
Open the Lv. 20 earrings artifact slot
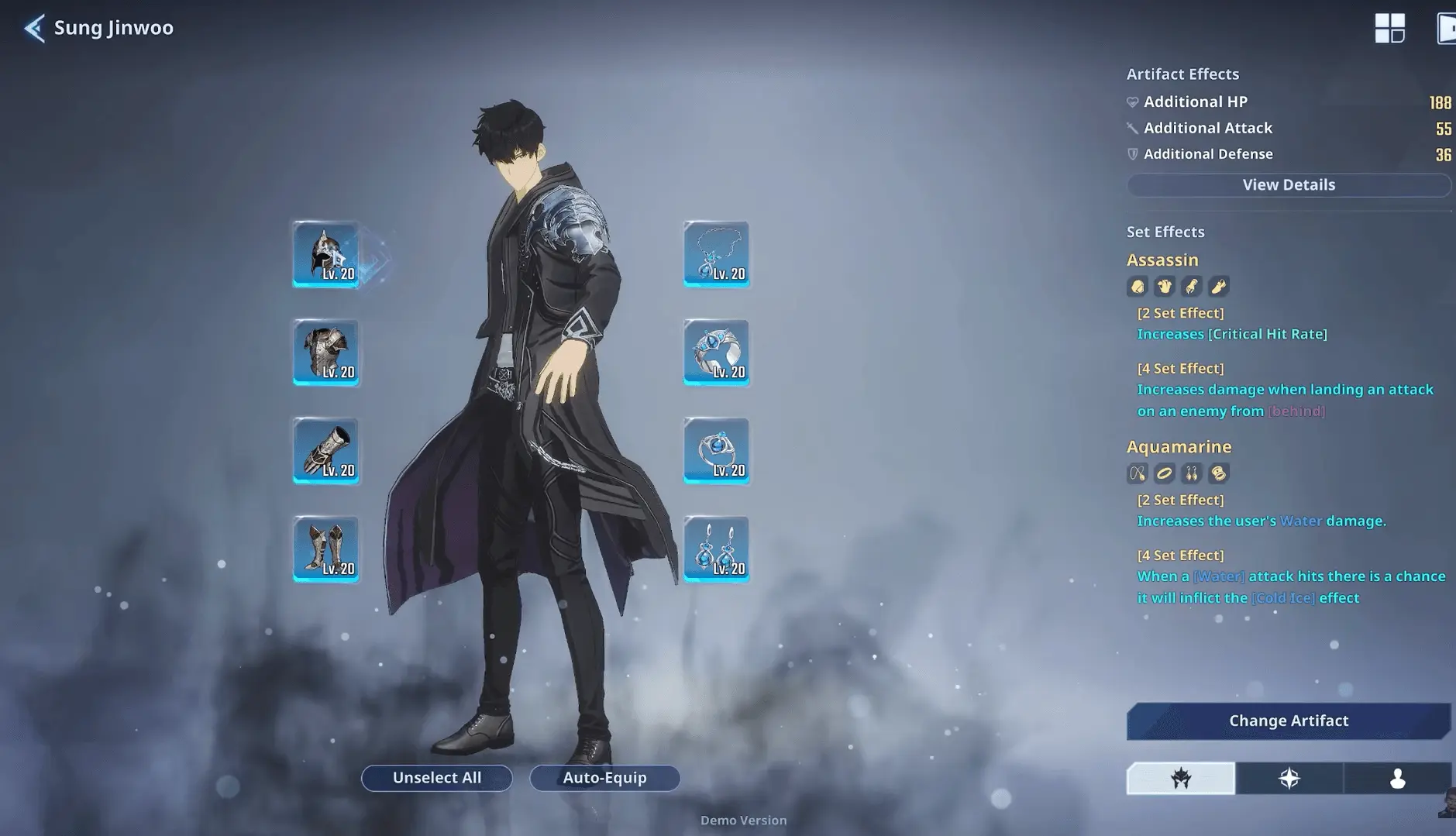pos(715,550)
